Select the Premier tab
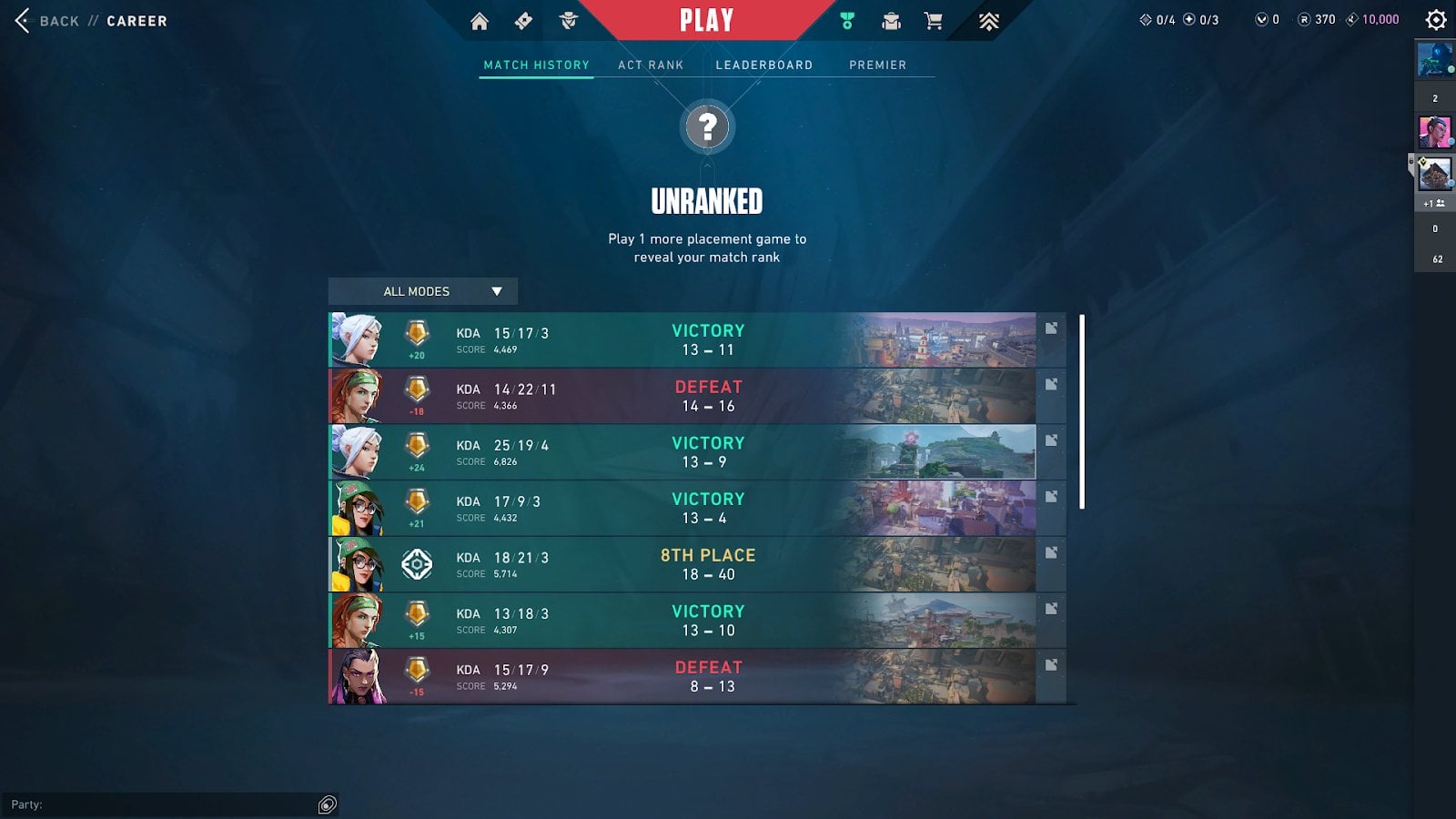 (x=877, y=66)
